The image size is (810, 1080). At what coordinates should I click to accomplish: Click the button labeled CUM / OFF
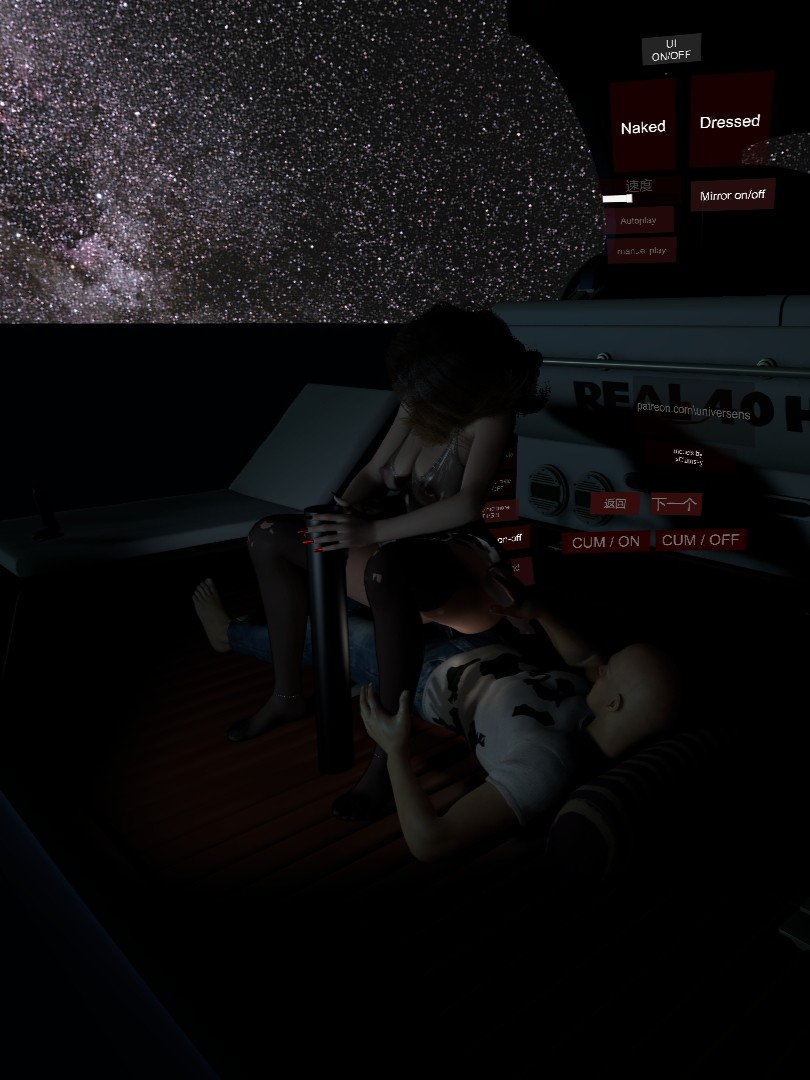(701, 540)
